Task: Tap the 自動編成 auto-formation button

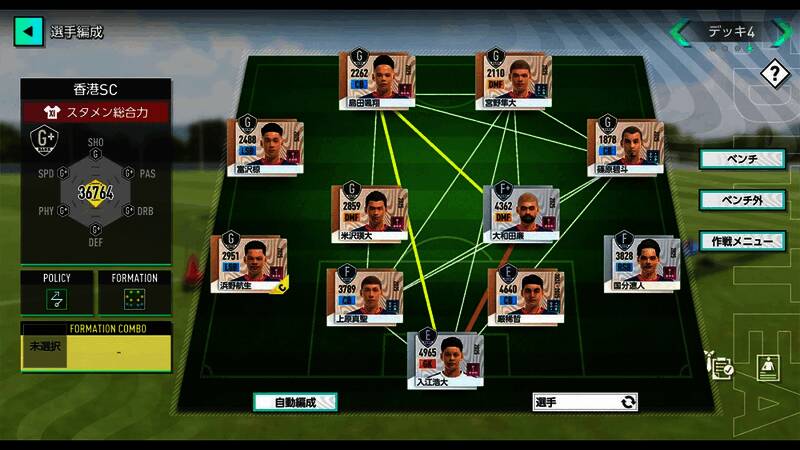Action: 295,402
